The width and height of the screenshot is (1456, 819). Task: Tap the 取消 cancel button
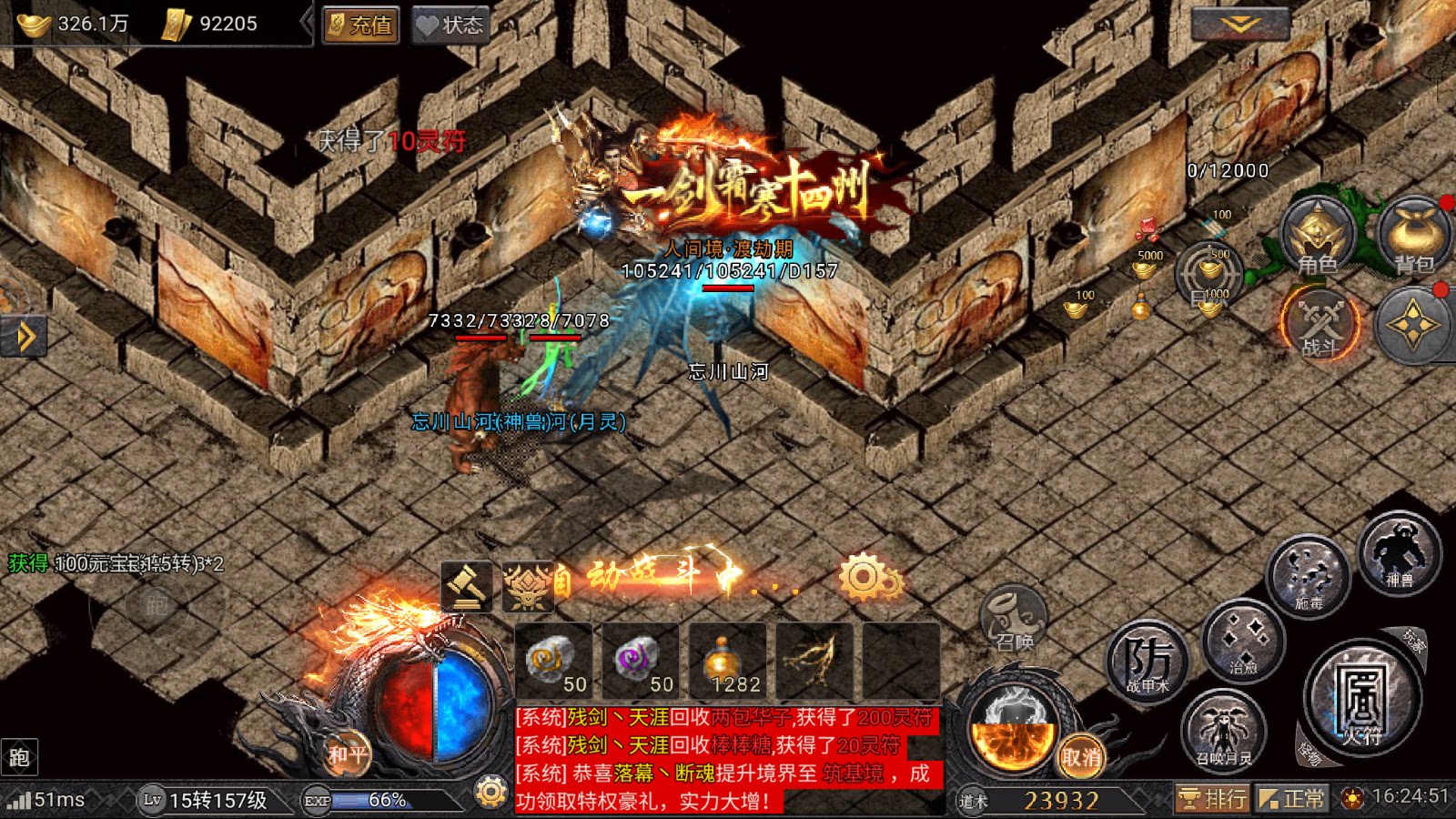click(x=1080, y=756)
